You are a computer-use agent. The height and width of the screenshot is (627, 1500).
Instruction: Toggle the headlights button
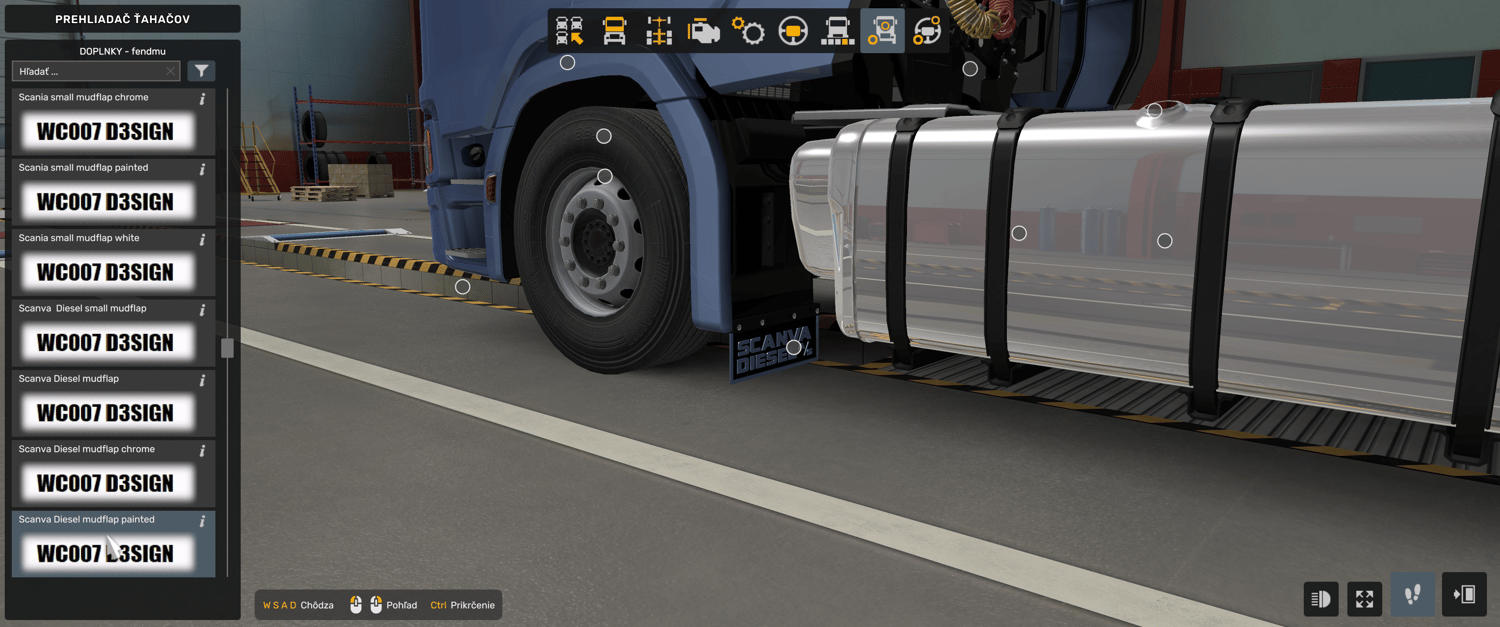1320,599
